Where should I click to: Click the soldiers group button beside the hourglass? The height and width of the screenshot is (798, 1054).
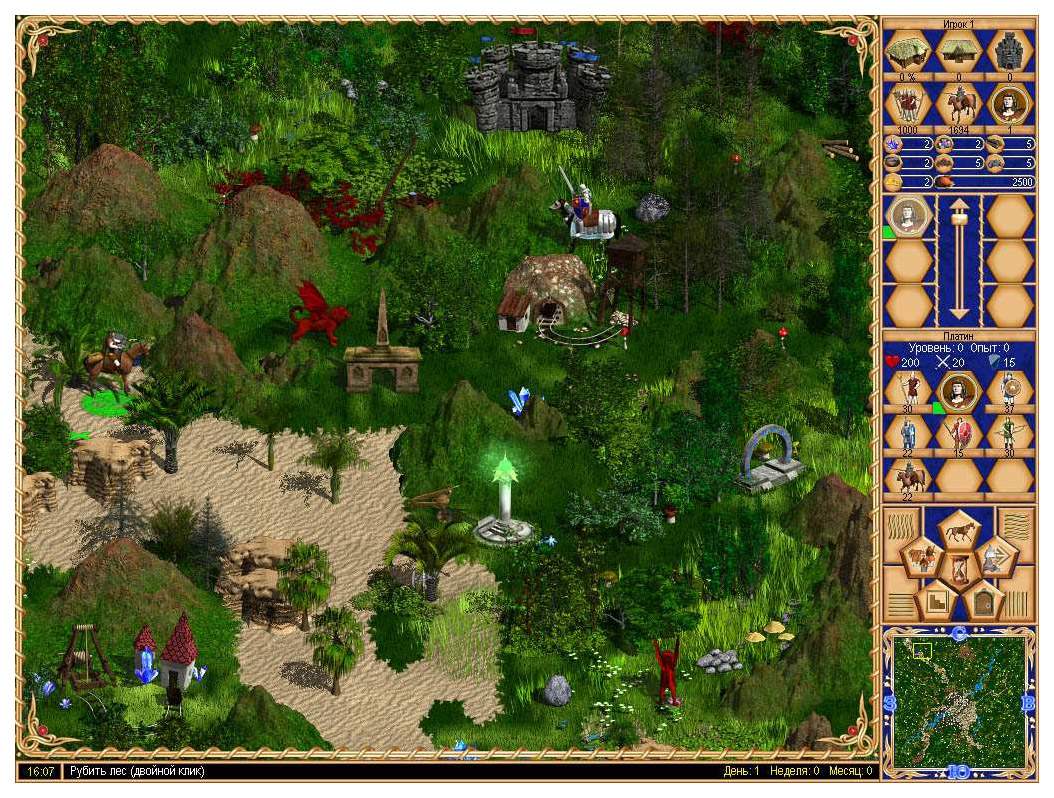(924, 558)
